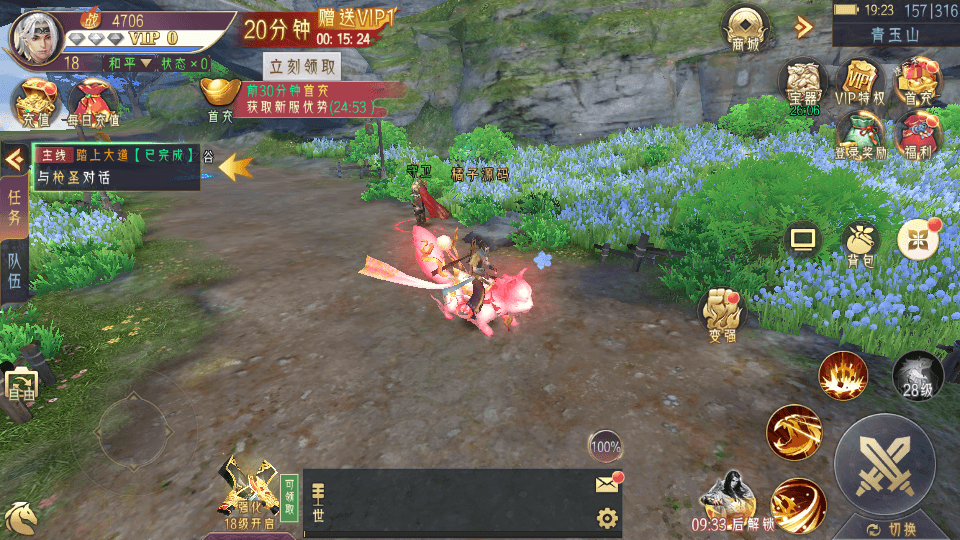Open chat settings gear

[606, 518]
